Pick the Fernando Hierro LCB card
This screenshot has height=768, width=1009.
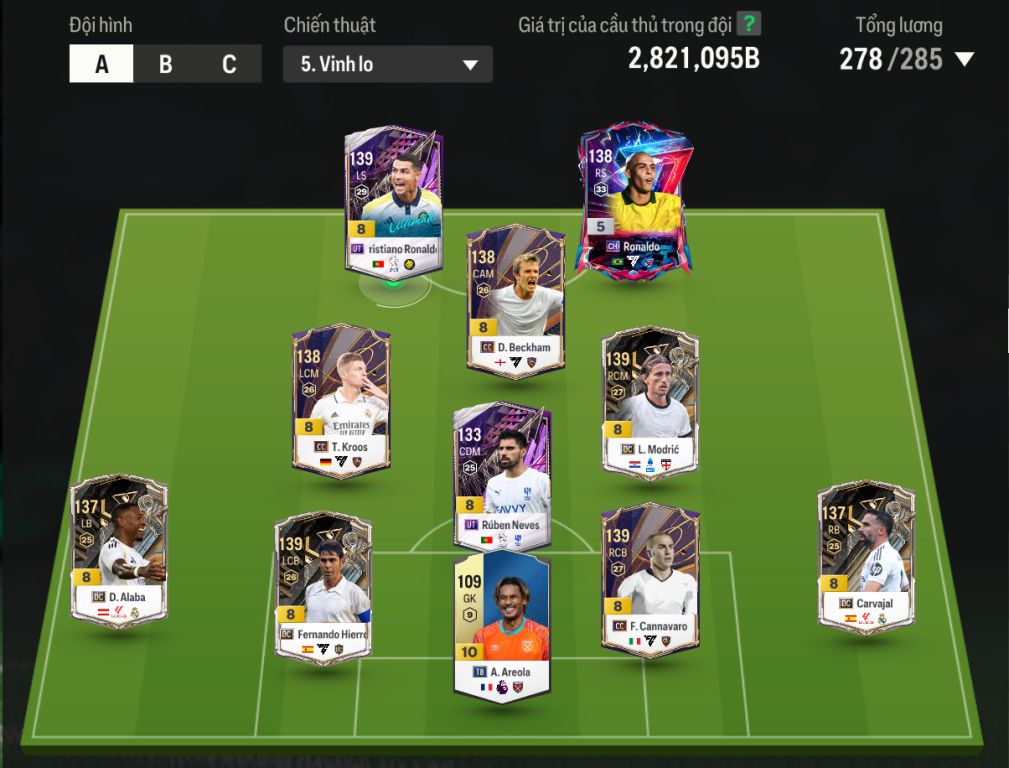point(323,585)
